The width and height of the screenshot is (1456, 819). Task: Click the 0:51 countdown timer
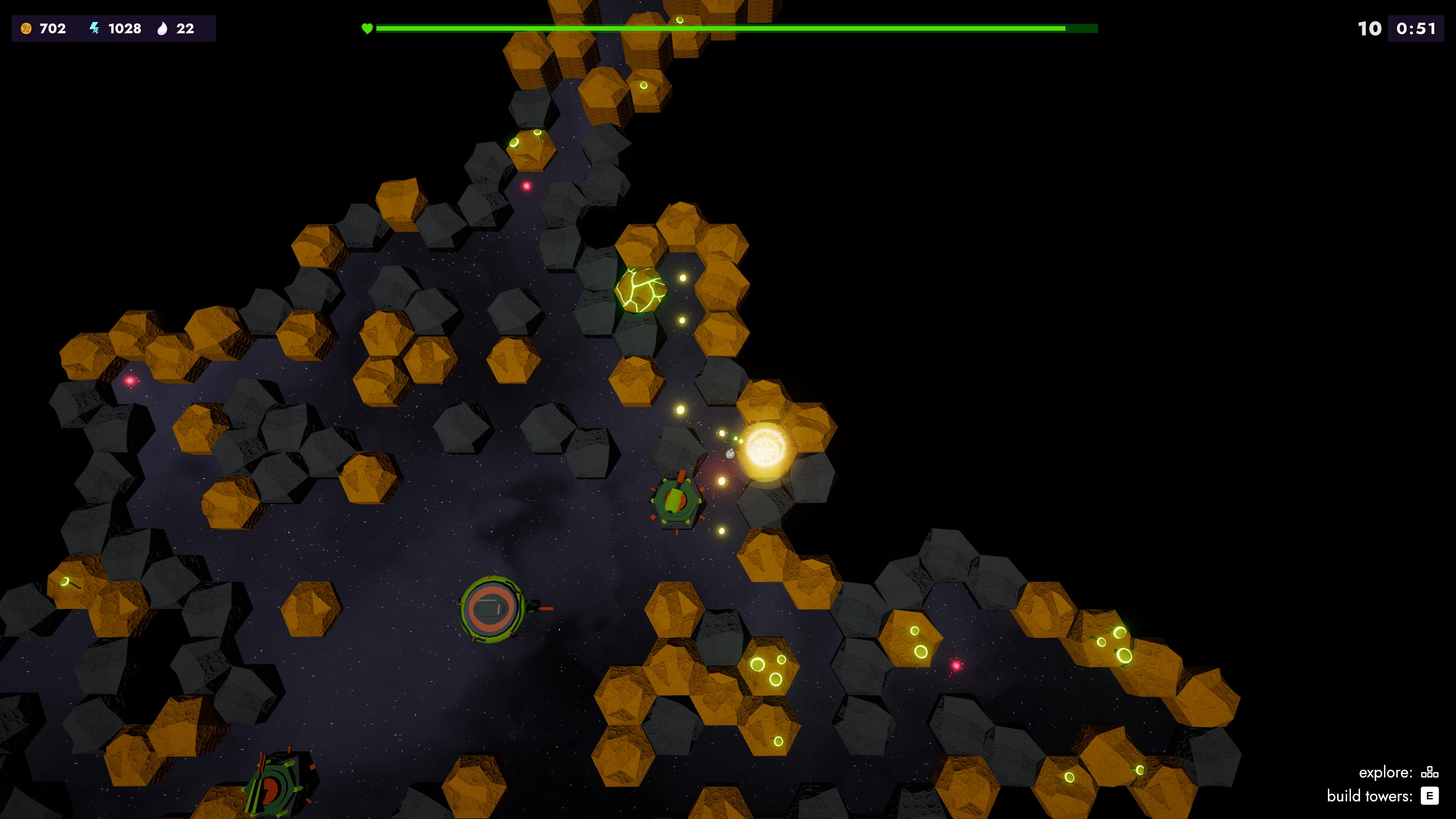click(1414, 28)
